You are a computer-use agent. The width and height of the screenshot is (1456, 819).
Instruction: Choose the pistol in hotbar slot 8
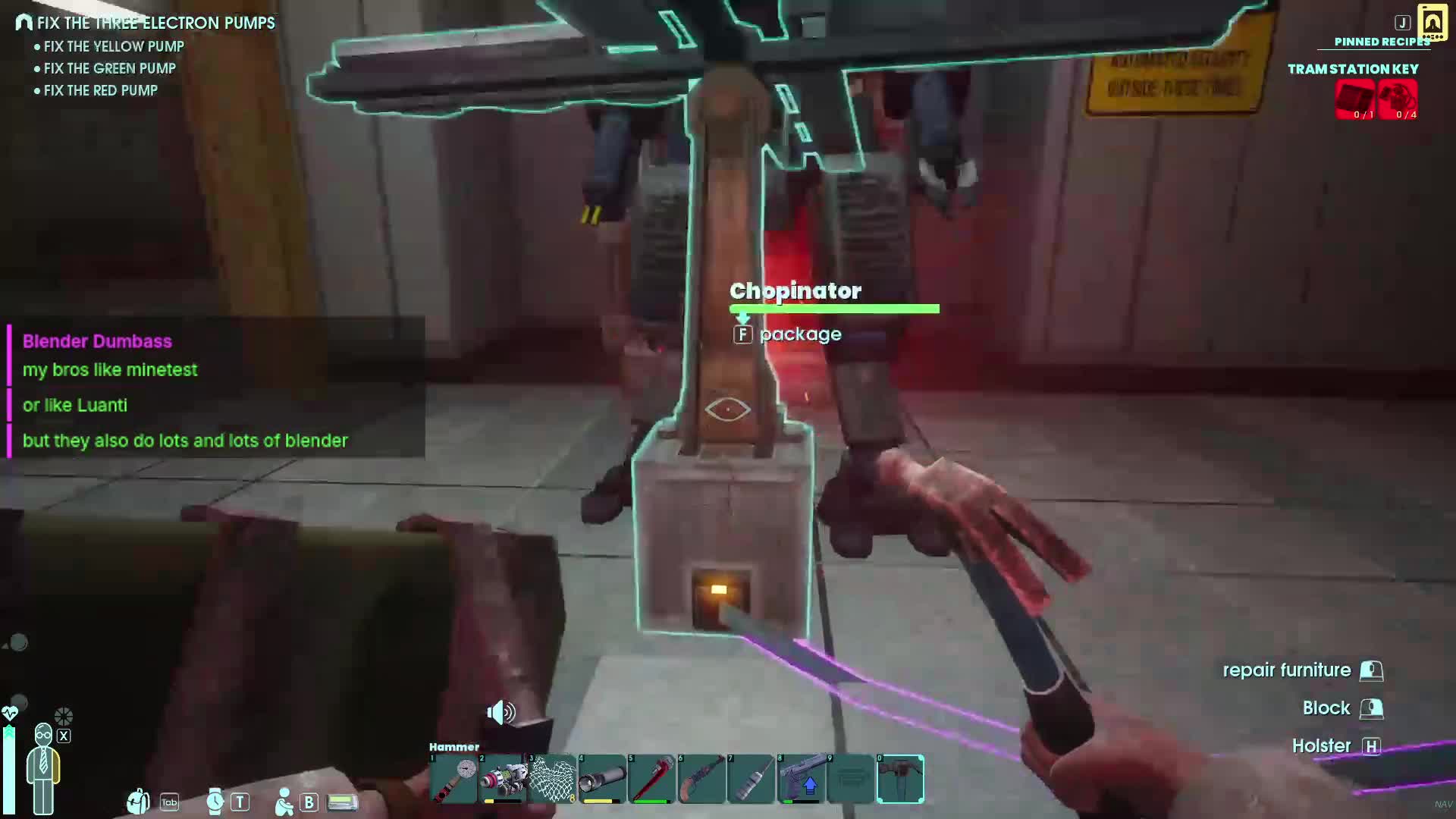tap(802, 779)
